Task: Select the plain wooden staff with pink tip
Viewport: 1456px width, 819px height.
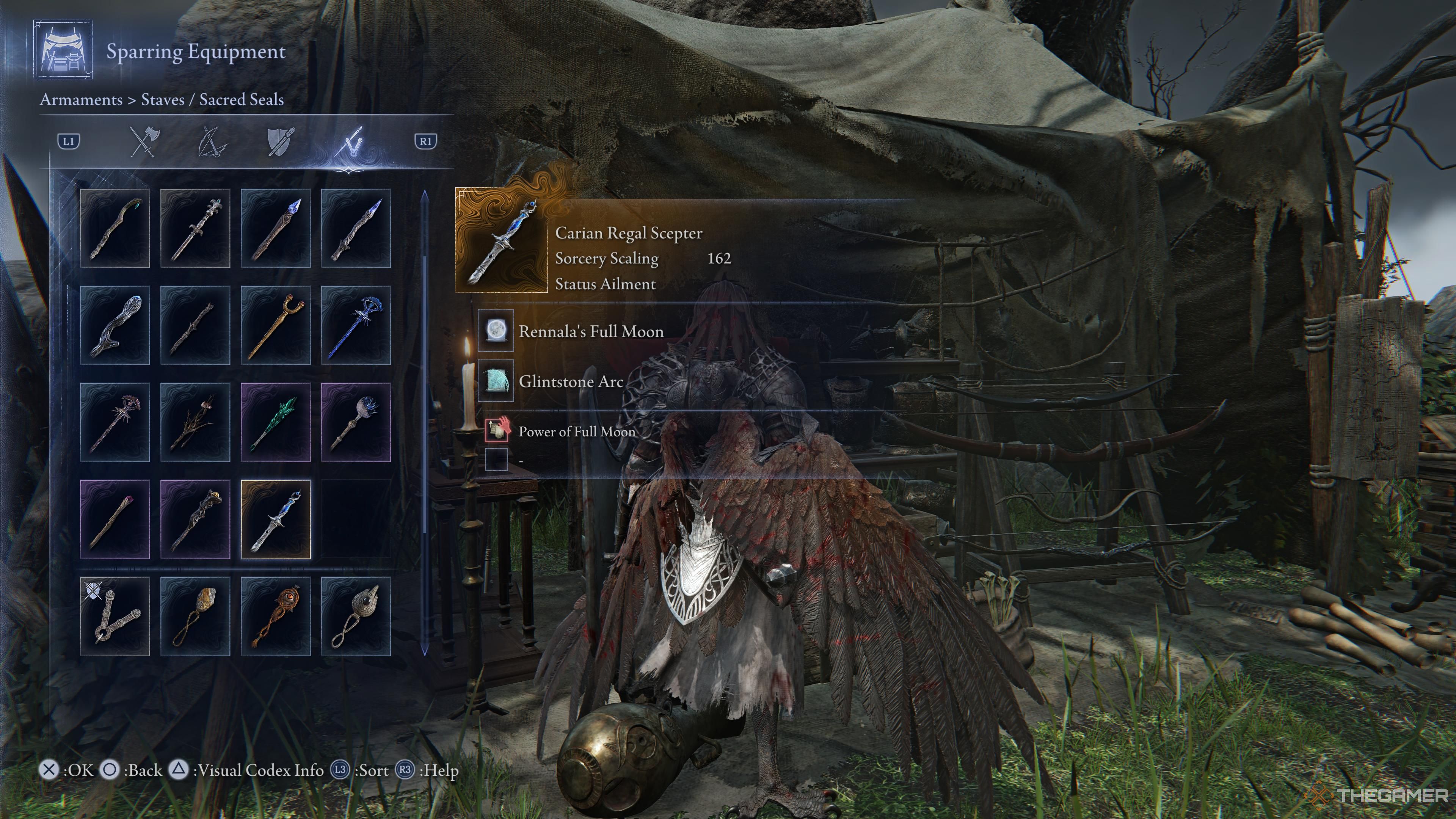Action: 115,519
